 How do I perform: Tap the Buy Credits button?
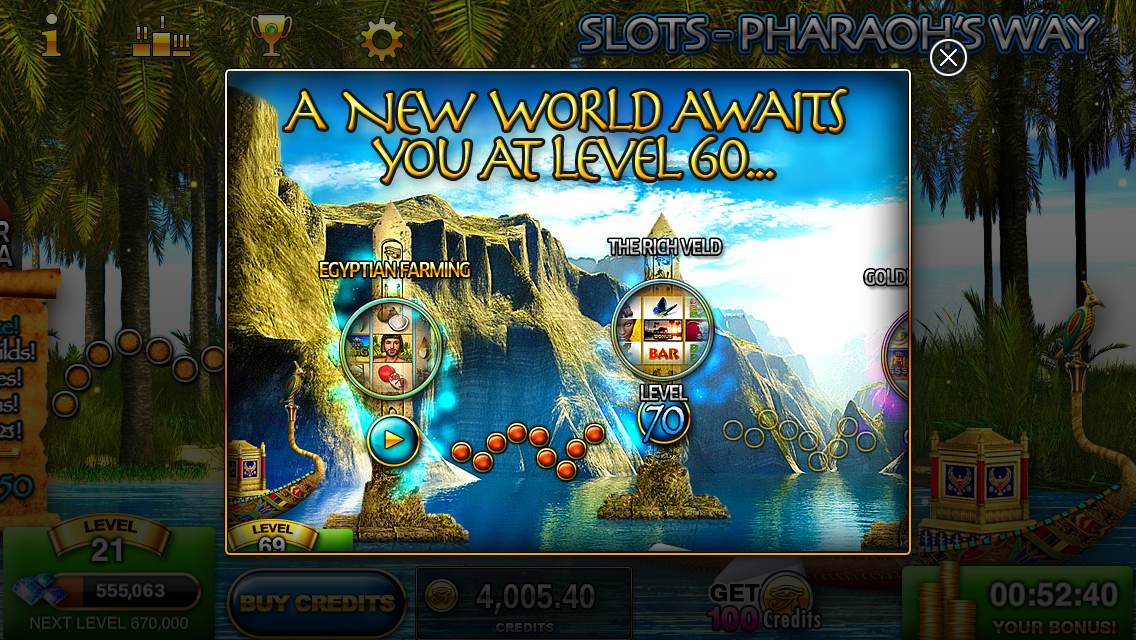point(317,603)
